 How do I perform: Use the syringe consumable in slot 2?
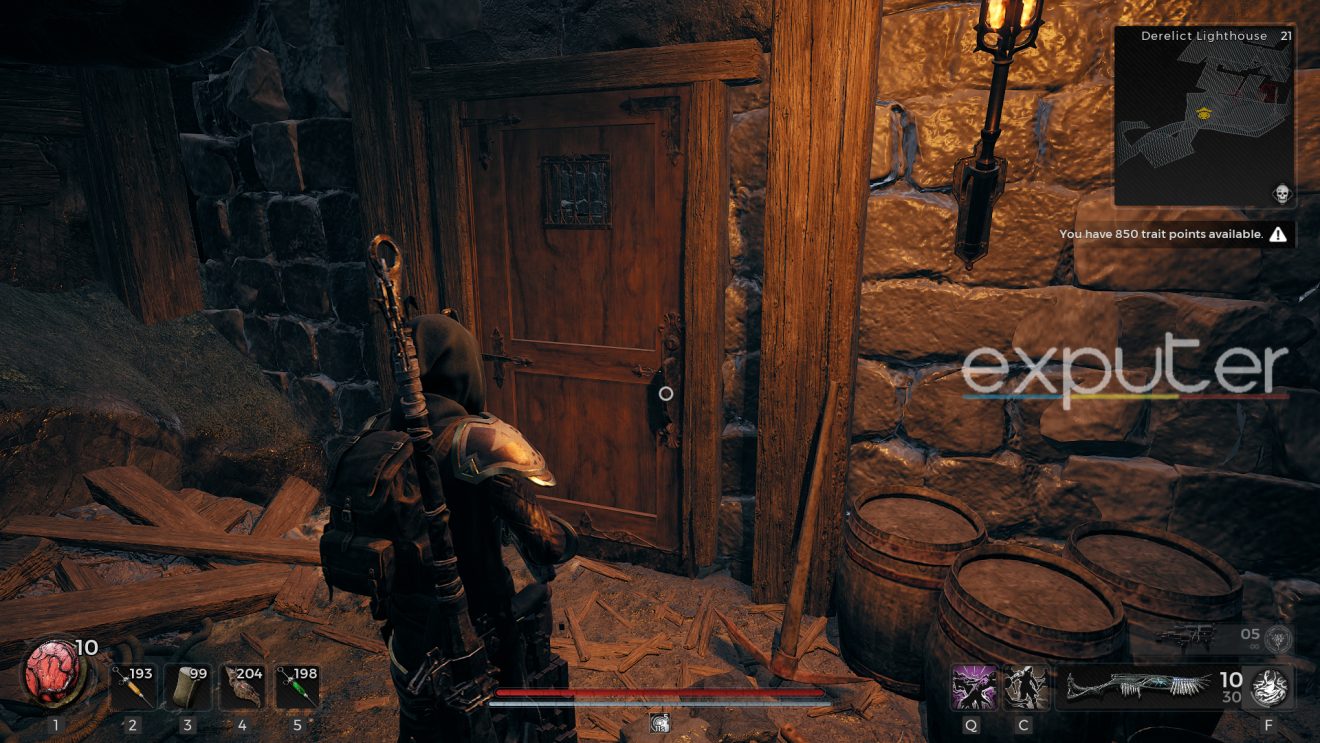click(x=136, y=687)
